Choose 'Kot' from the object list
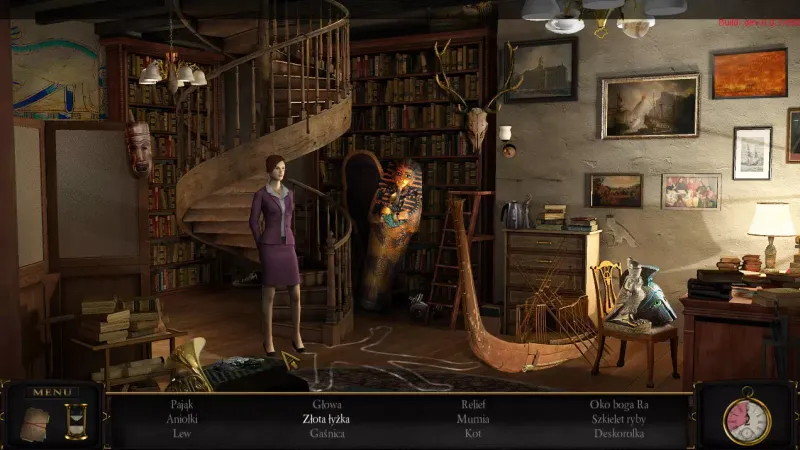Screen dimensions: 800x450 pos(473,433)
